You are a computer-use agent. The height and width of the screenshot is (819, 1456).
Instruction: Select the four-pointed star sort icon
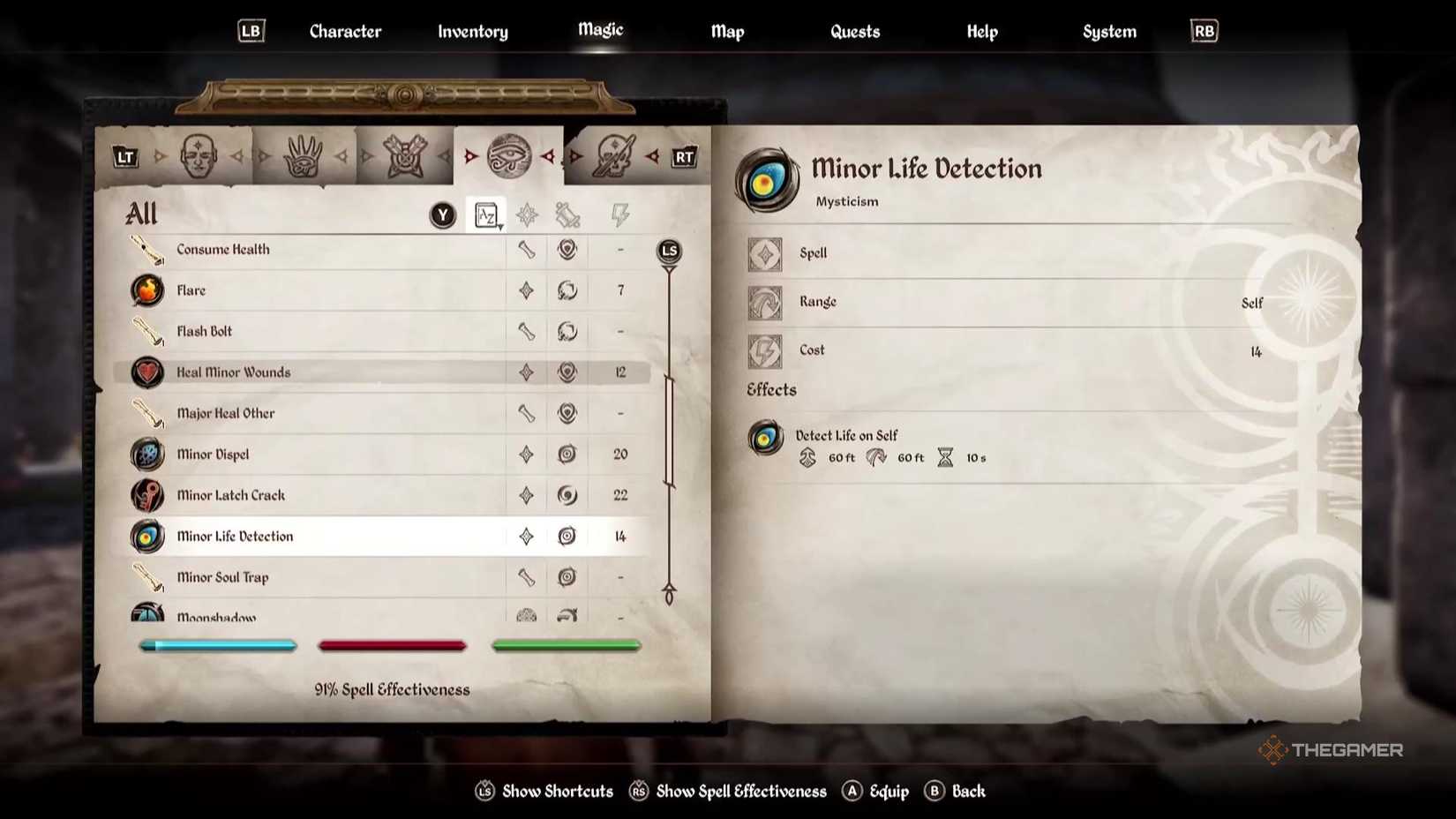[526, 213]
